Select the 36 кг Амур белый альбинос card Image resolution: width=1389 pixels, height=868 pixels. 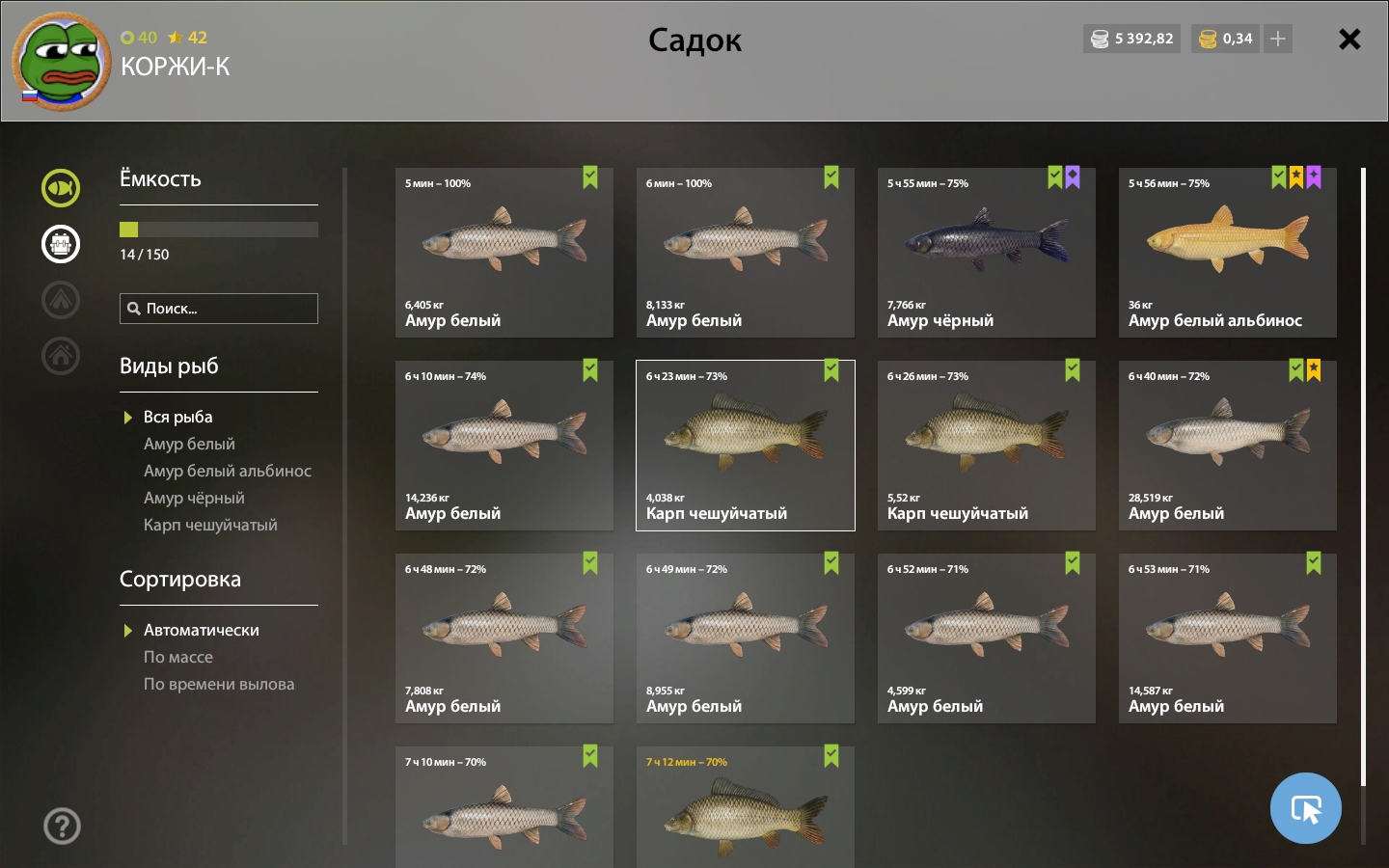1227,253
